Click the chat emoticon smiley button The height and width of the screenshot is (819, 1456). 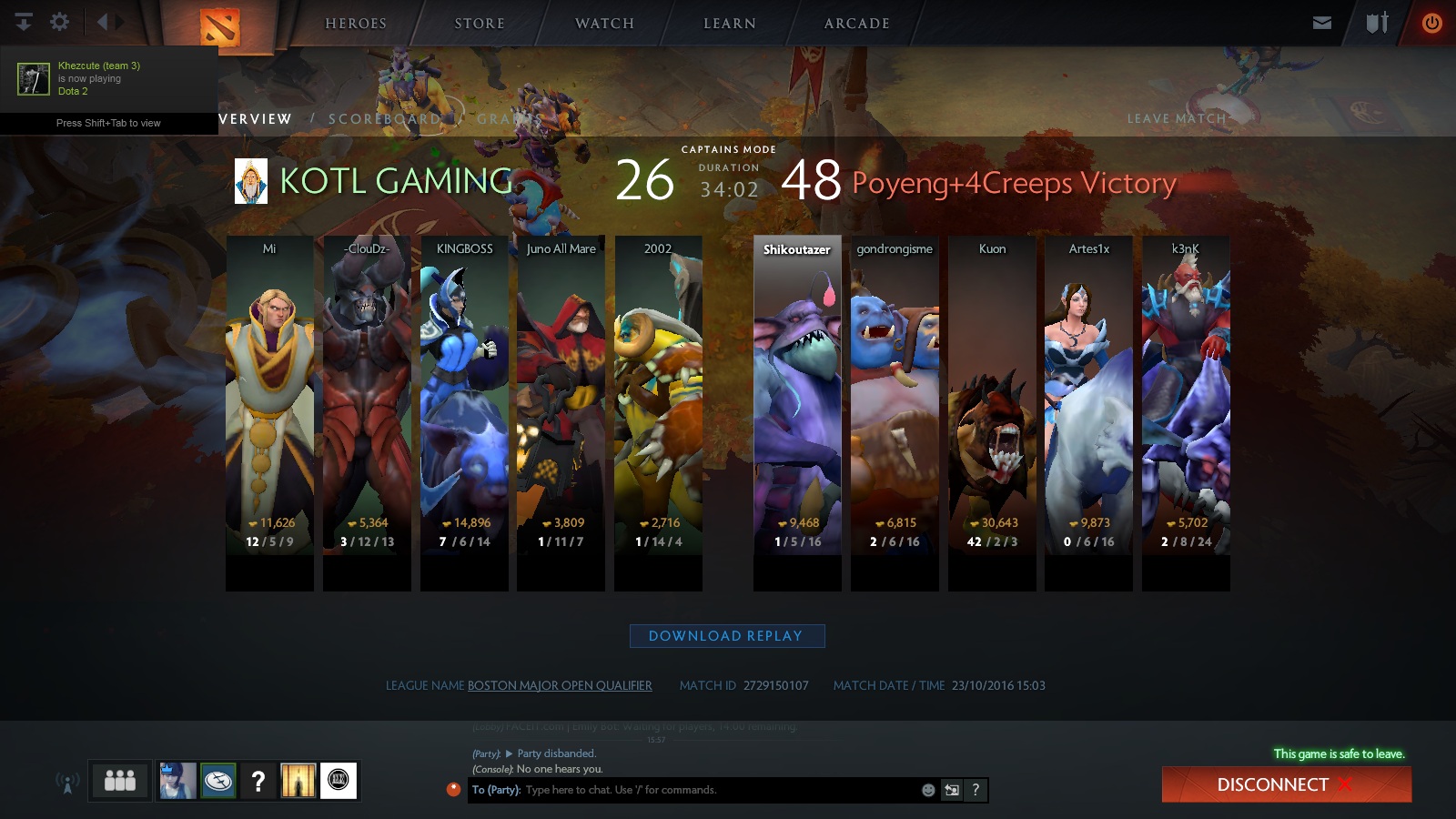(x=928, y=790)
